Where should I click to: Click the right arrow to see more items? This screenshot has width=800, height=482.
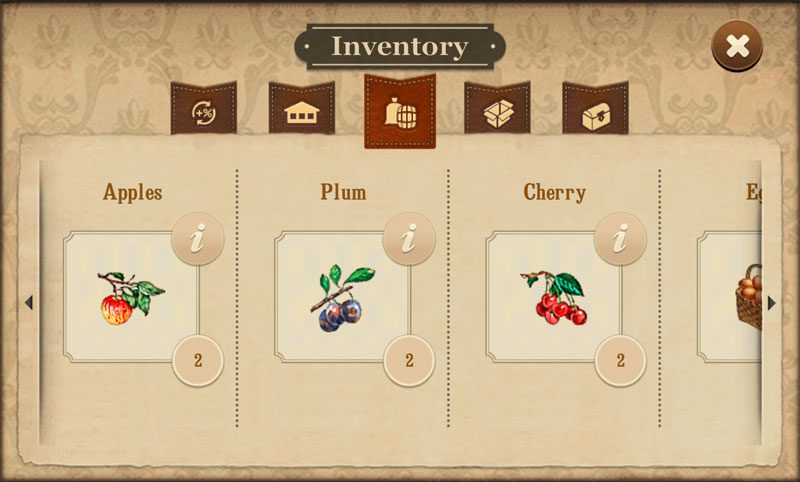pyautogui.click(x=771, y=303)
